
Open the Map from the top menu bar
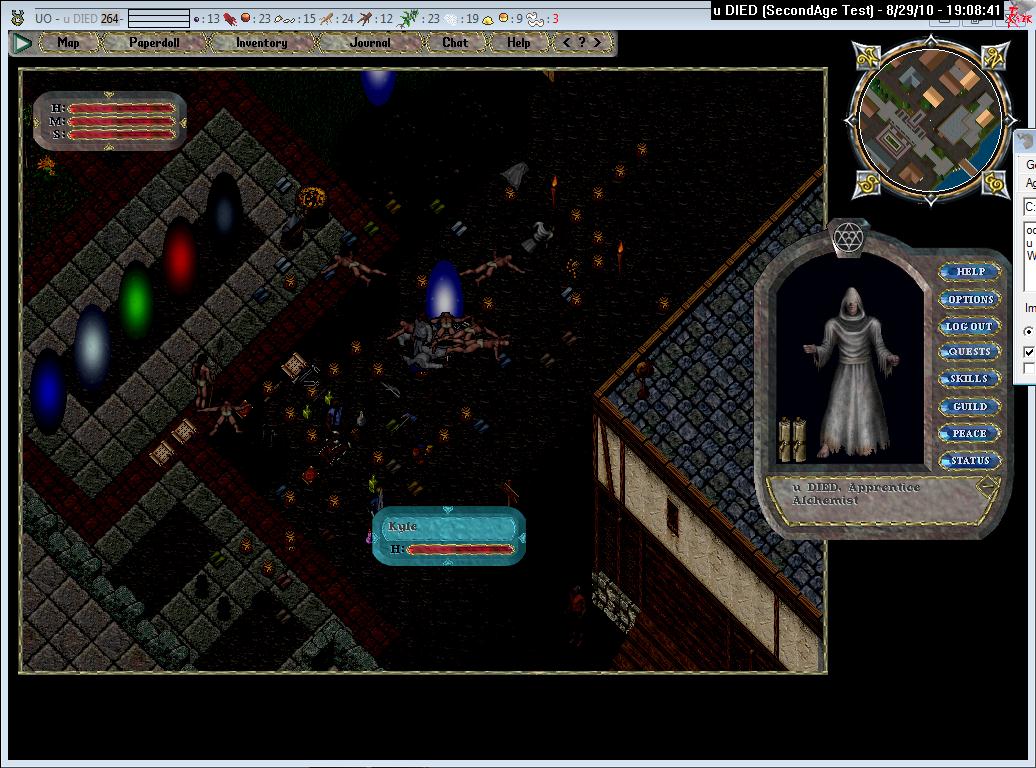pos(68,43)
